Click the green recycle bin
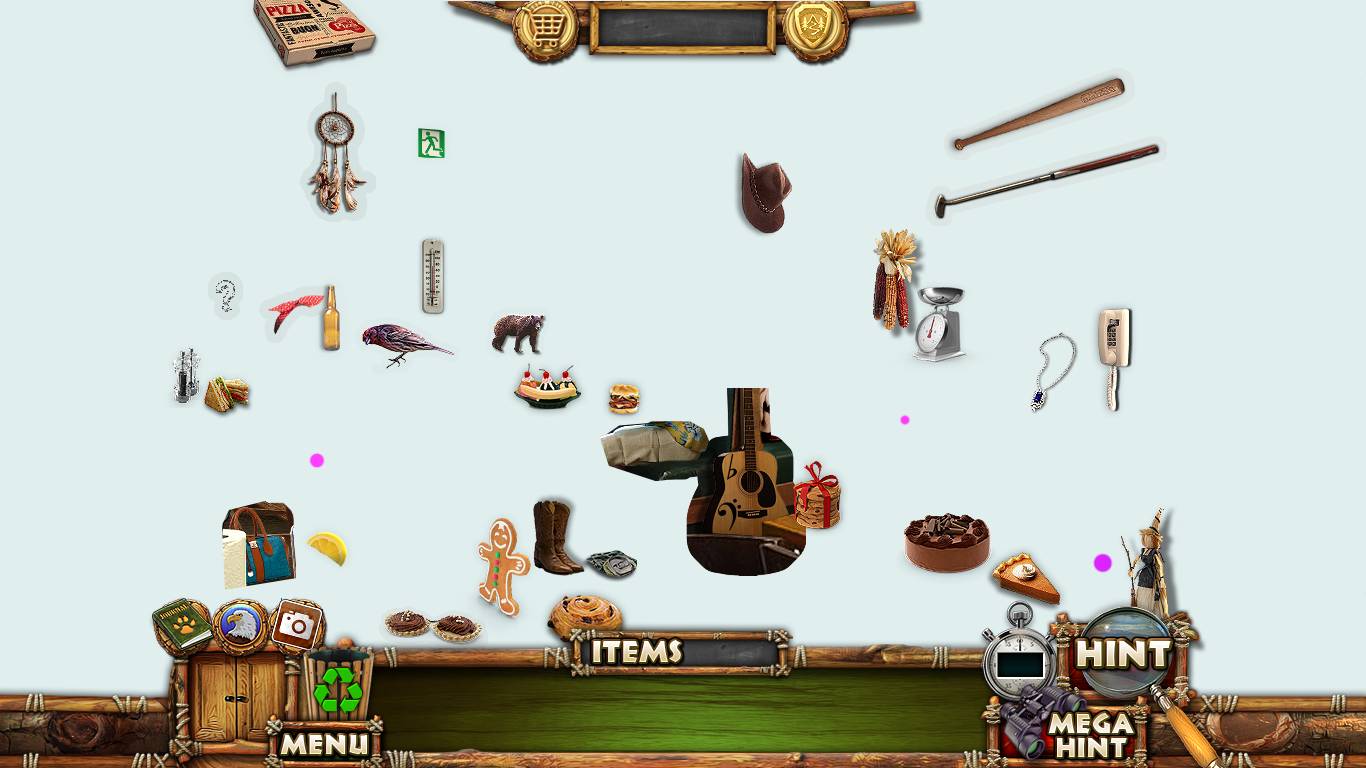 click(x=338, y=685)
